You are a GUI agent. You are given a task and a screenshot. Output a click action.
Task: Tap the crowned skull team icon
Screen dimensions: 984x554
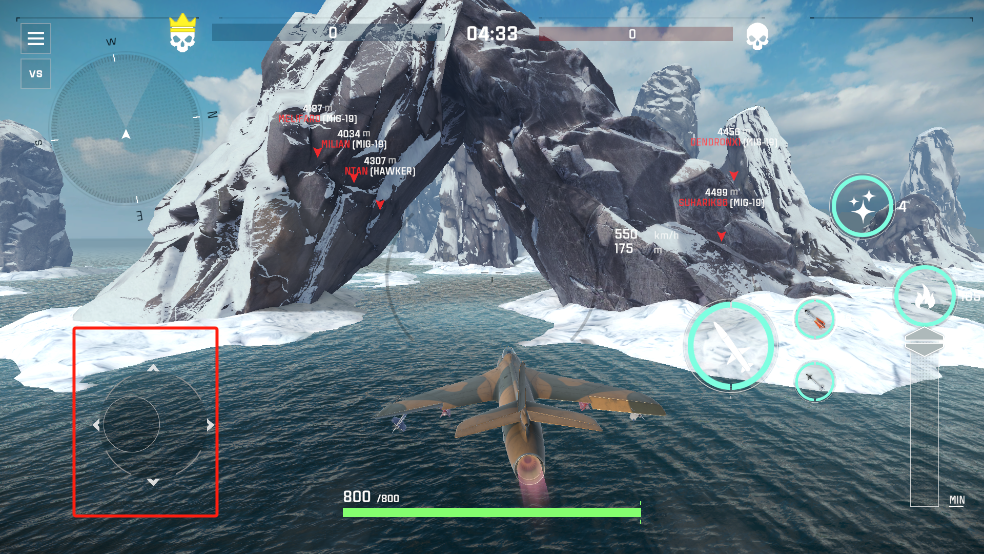[x=180, y=35]
